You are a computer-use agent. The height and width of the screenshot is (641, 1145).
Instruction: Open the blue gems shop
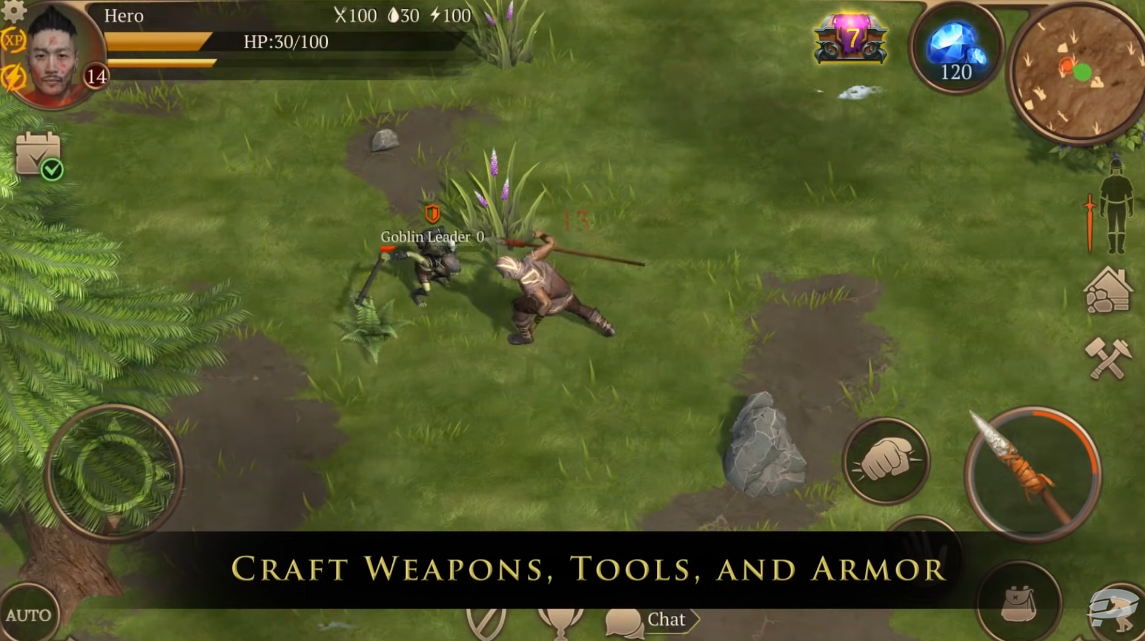point(956,49)
